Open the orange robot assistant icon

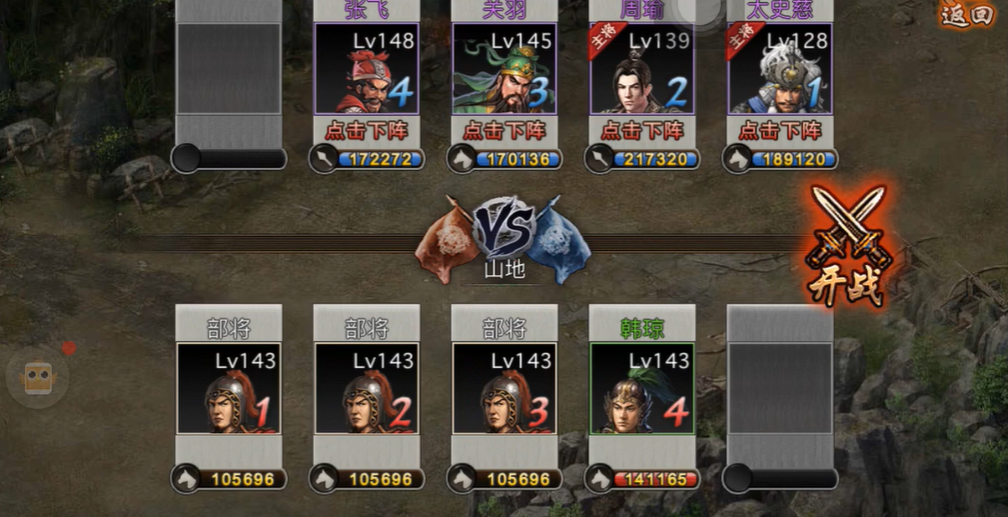pos(38,378)
